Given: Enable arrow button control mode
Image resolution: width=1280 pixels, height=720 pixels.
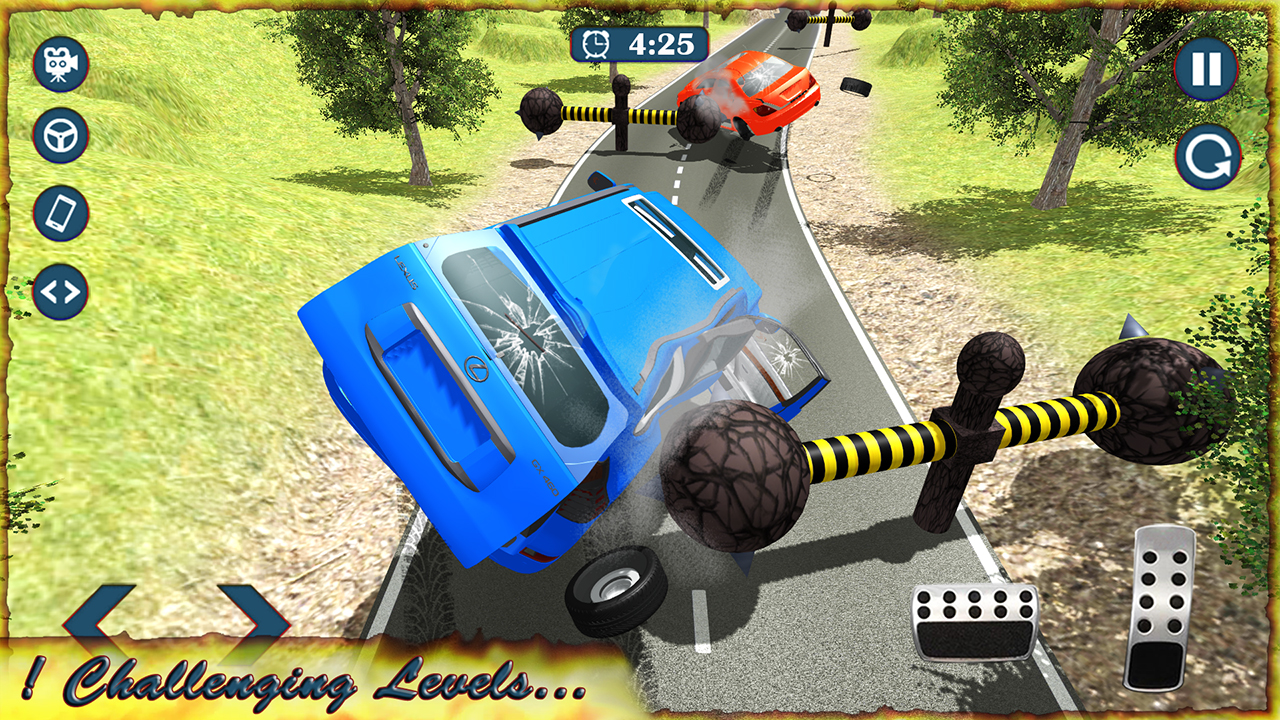Looking at the screenshot, I should click(60, 290).
